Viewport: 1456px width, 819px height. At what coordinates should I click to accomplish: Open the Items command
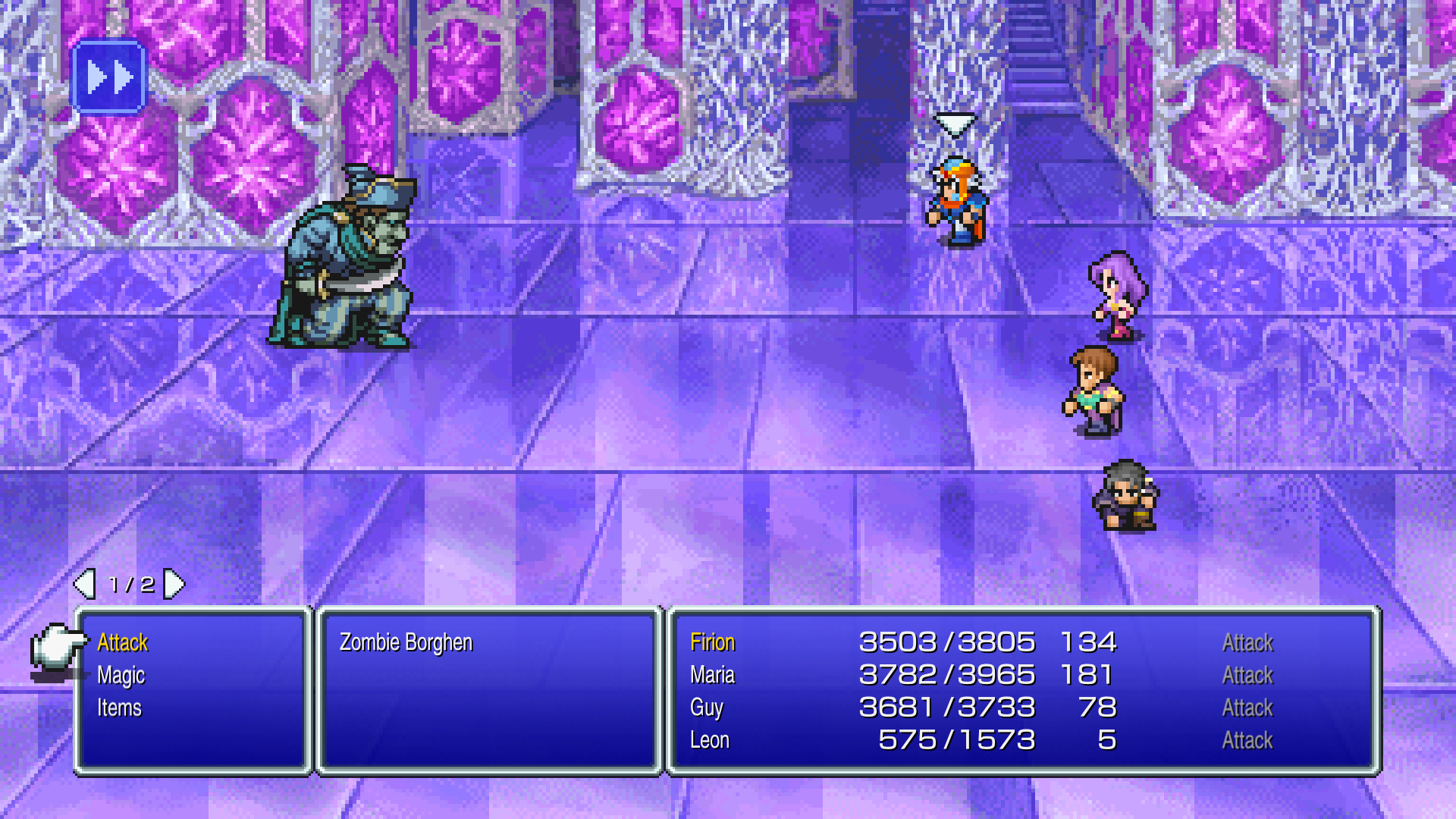coord(120,708)
